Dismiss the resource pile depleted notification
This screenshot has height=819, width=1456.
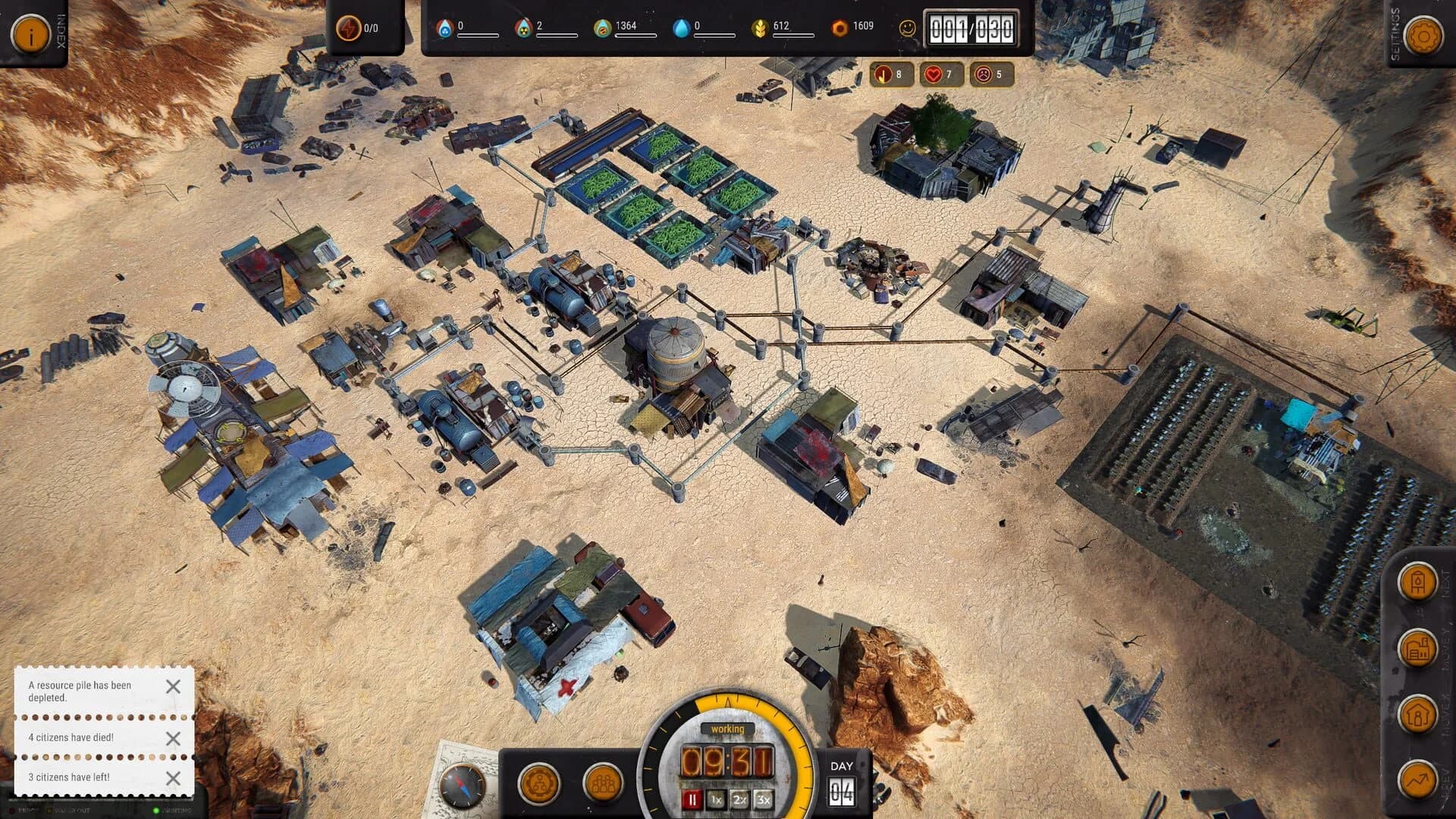173,686
